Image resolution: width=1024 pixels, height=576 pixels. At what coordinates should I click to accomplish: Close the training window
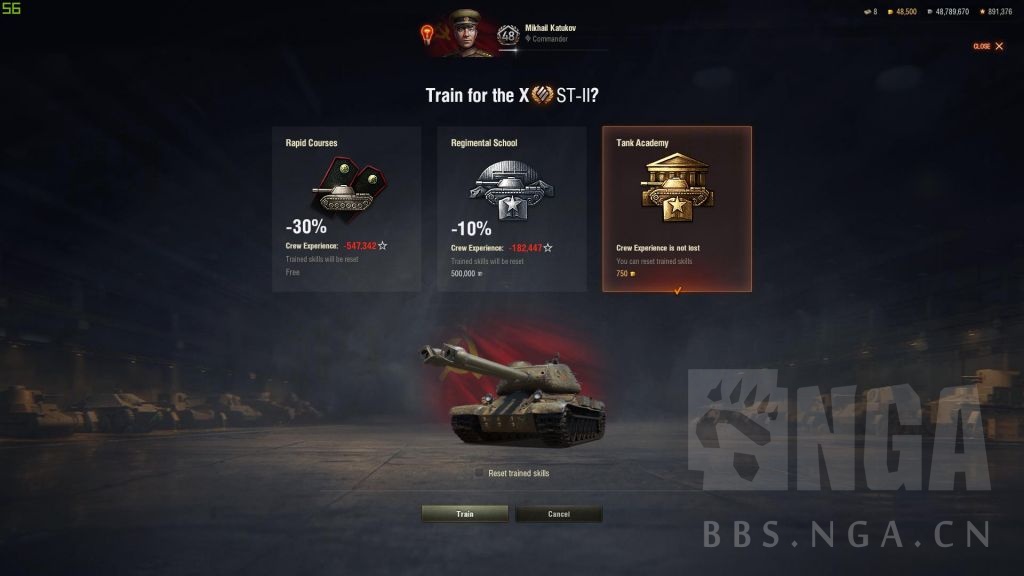tap(988, 46)
